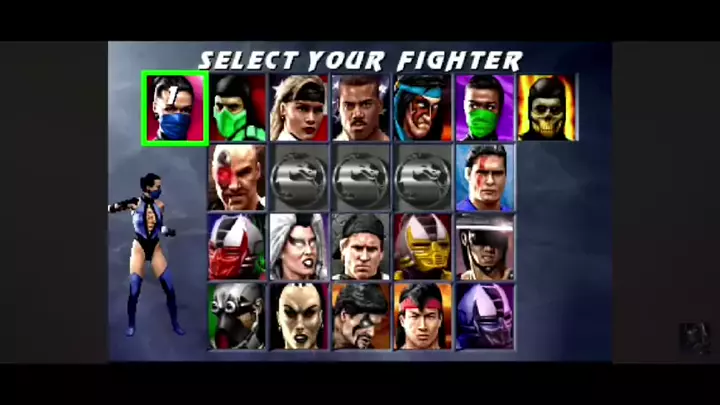Pick Smoke, the purple cyborg portrait
The image size is (720, 405).
[x=485, y=316]
